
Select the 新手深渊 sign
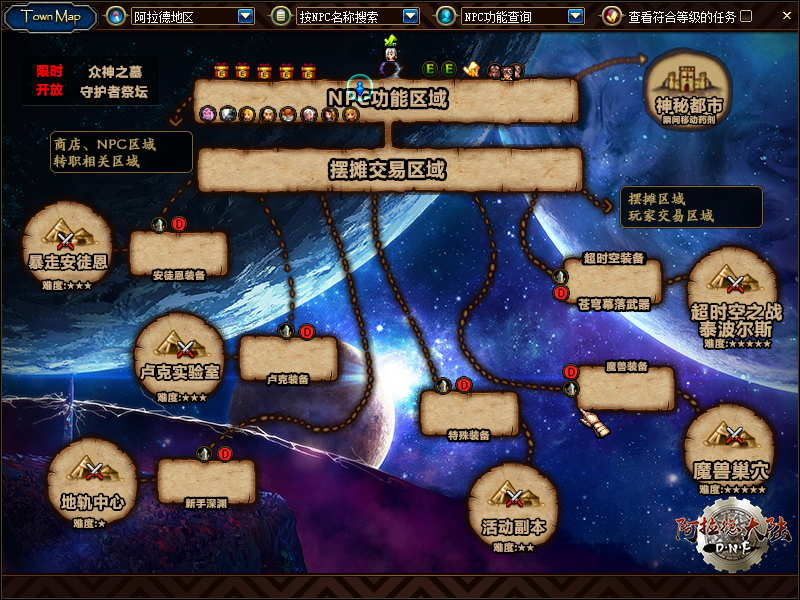[x=206, y=481]
